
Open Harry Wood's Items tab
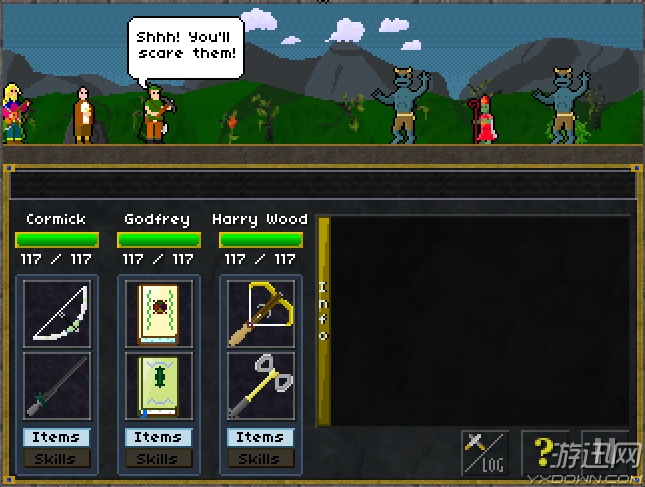pyautogui.click(x=260, y=437)
